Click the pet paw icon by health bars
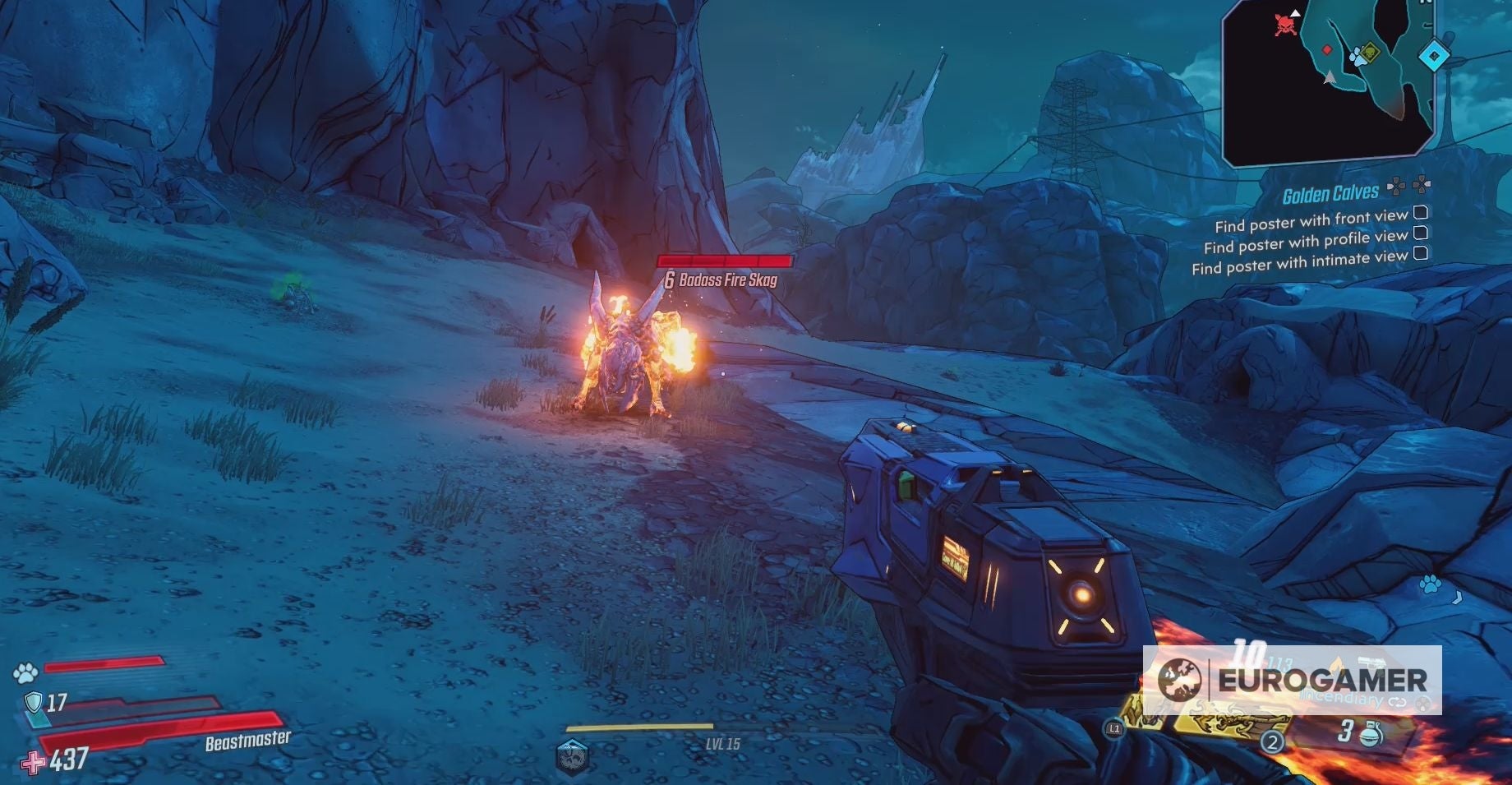This screenshot has width=1512, height=785. [x=25, y=673]
